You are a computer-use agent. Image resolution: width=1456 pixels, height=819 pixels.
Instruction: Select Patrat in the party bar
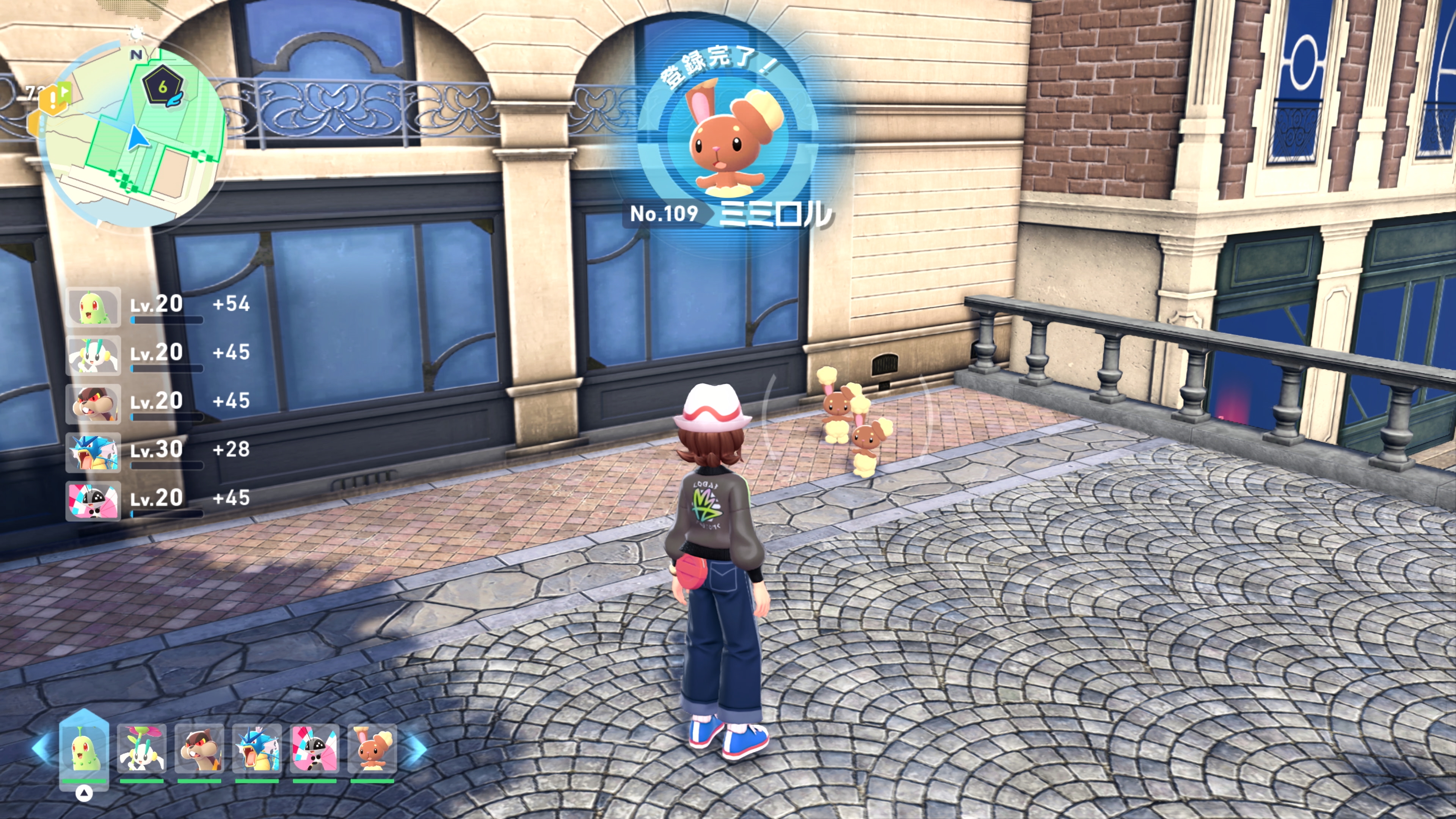pos(199,749)
